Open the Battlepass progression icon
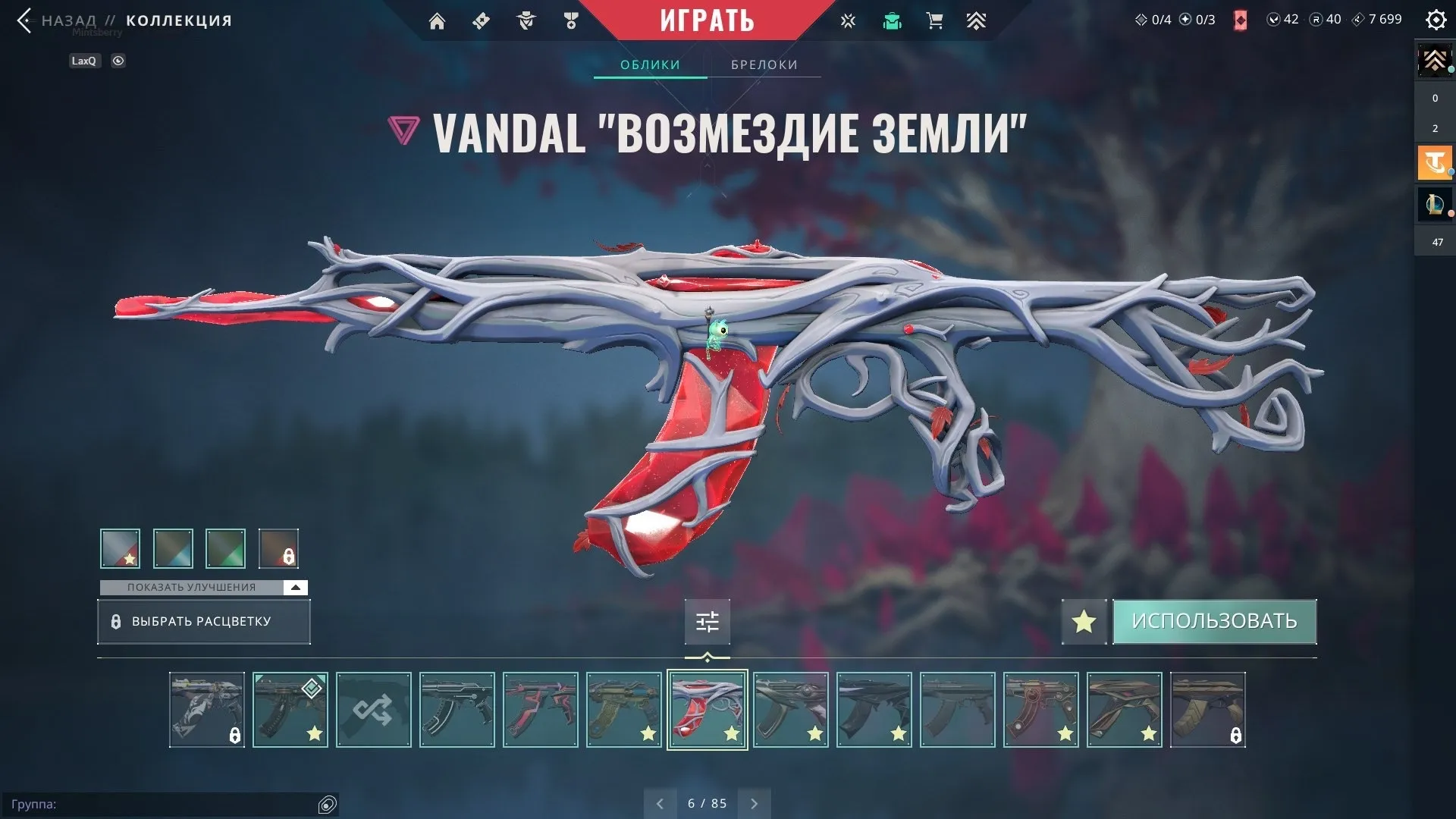The width and height of the screenshot is (1456, 819). click(977, 20)
